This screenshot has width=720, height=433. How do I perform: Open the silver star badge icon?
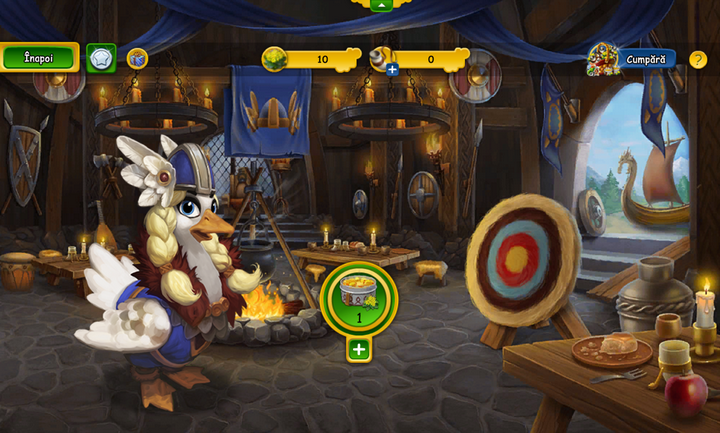point(101,58)
